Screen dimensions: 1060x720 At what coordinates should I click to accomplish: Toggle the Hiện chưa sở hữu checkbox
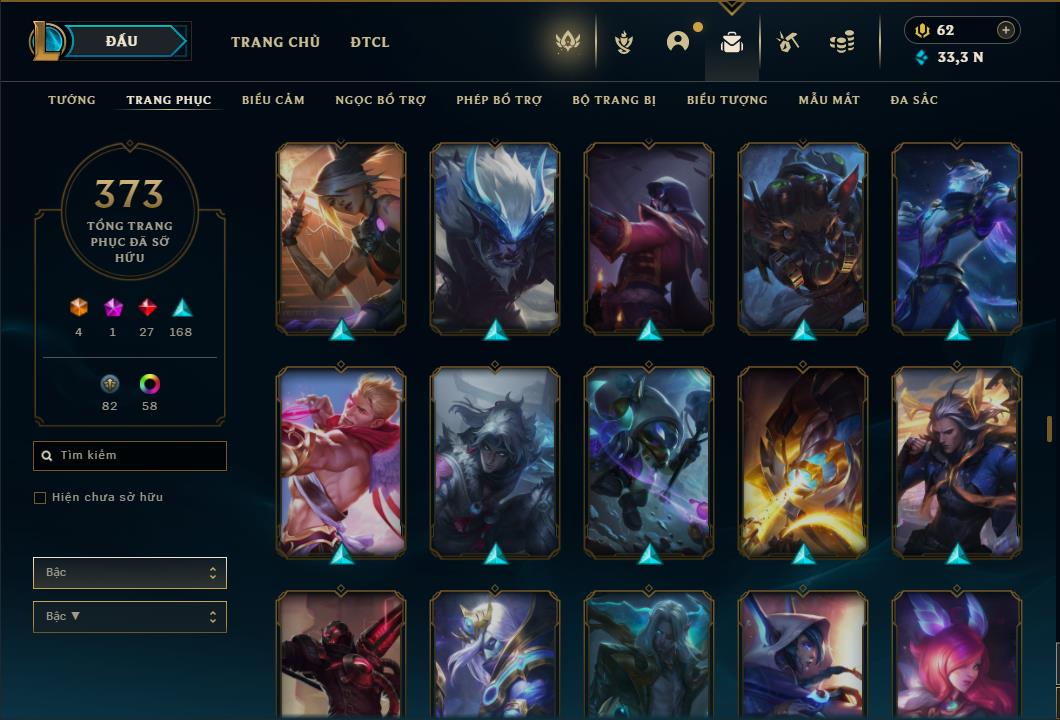coord(40,498)
